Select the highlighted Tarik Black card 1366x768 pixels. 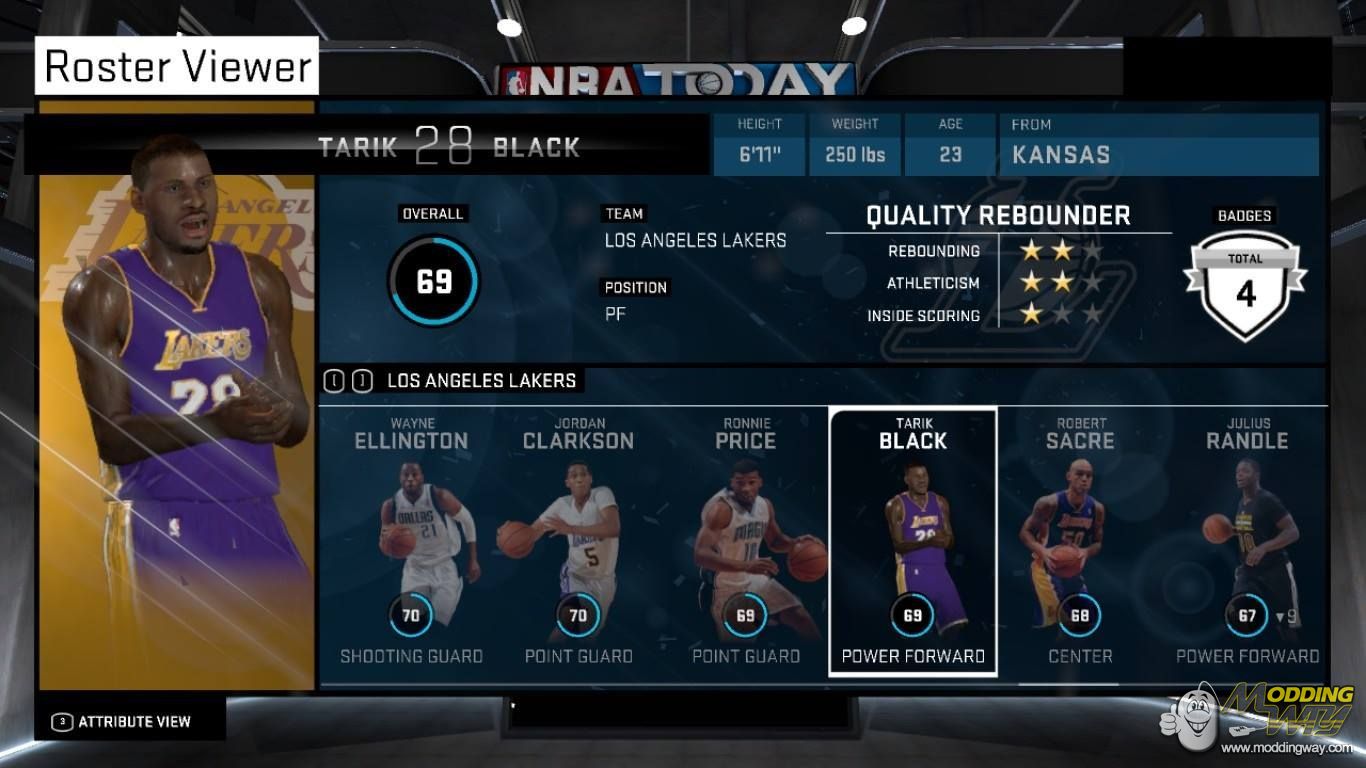(912, 540)
